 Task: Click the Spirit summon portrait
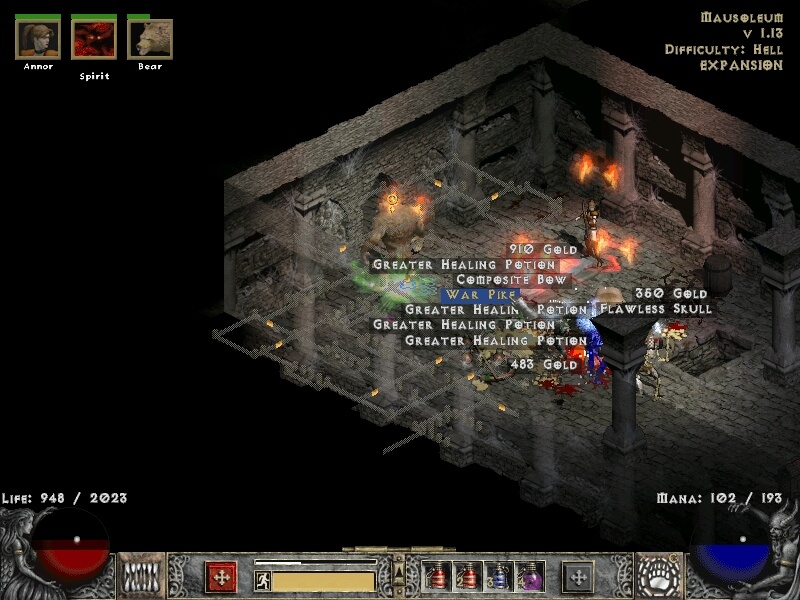click(94, 39)
